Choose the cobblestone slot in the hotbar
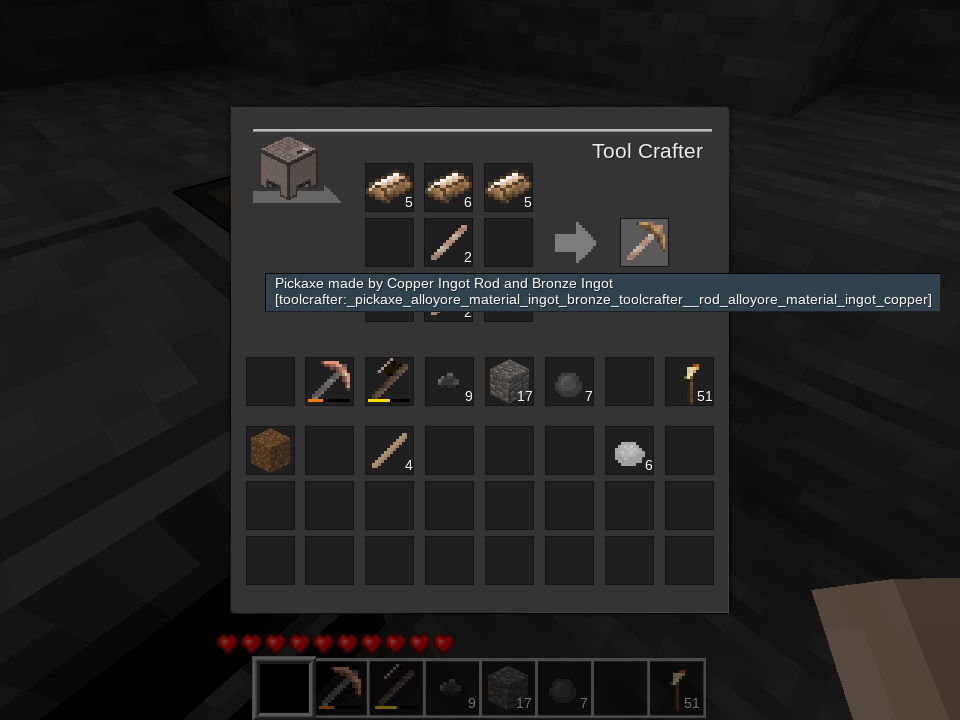The height and width of the screenshot is (720, 960). (508, 688)
